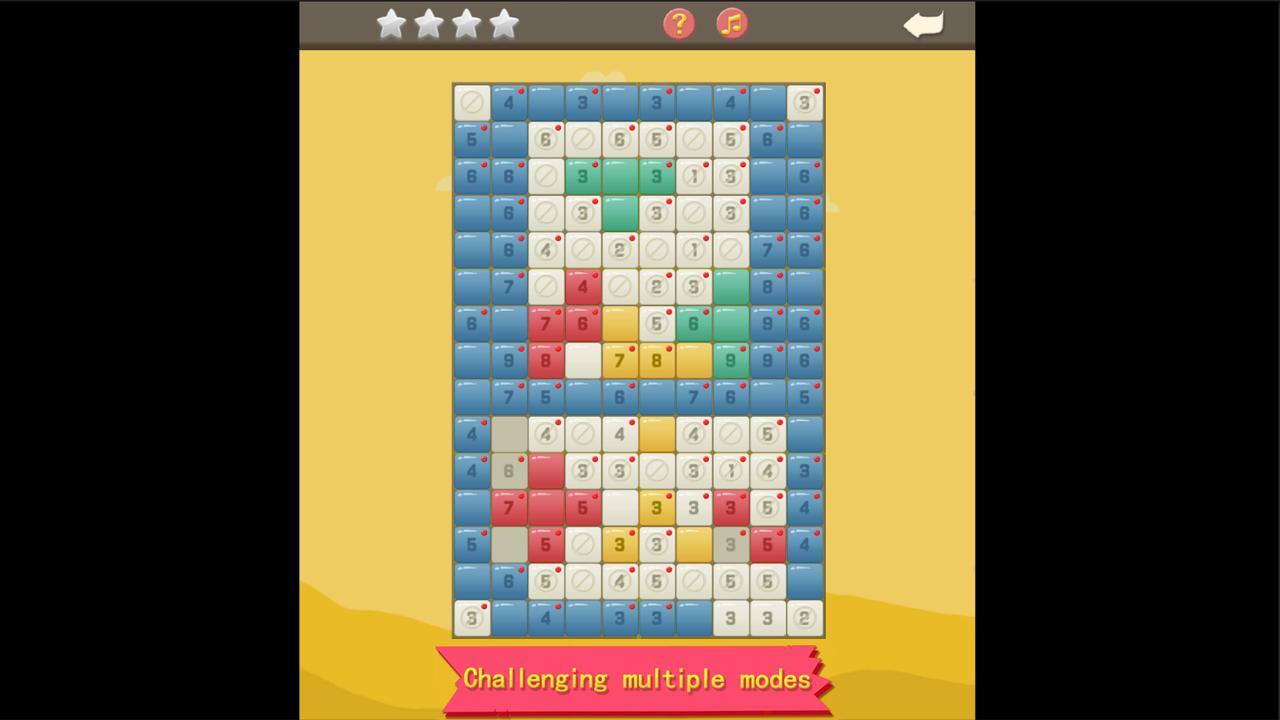The height and width of the screenshot is (720, 1280).
Task: Open the help question-mark icon
Action: click(678, 23)
